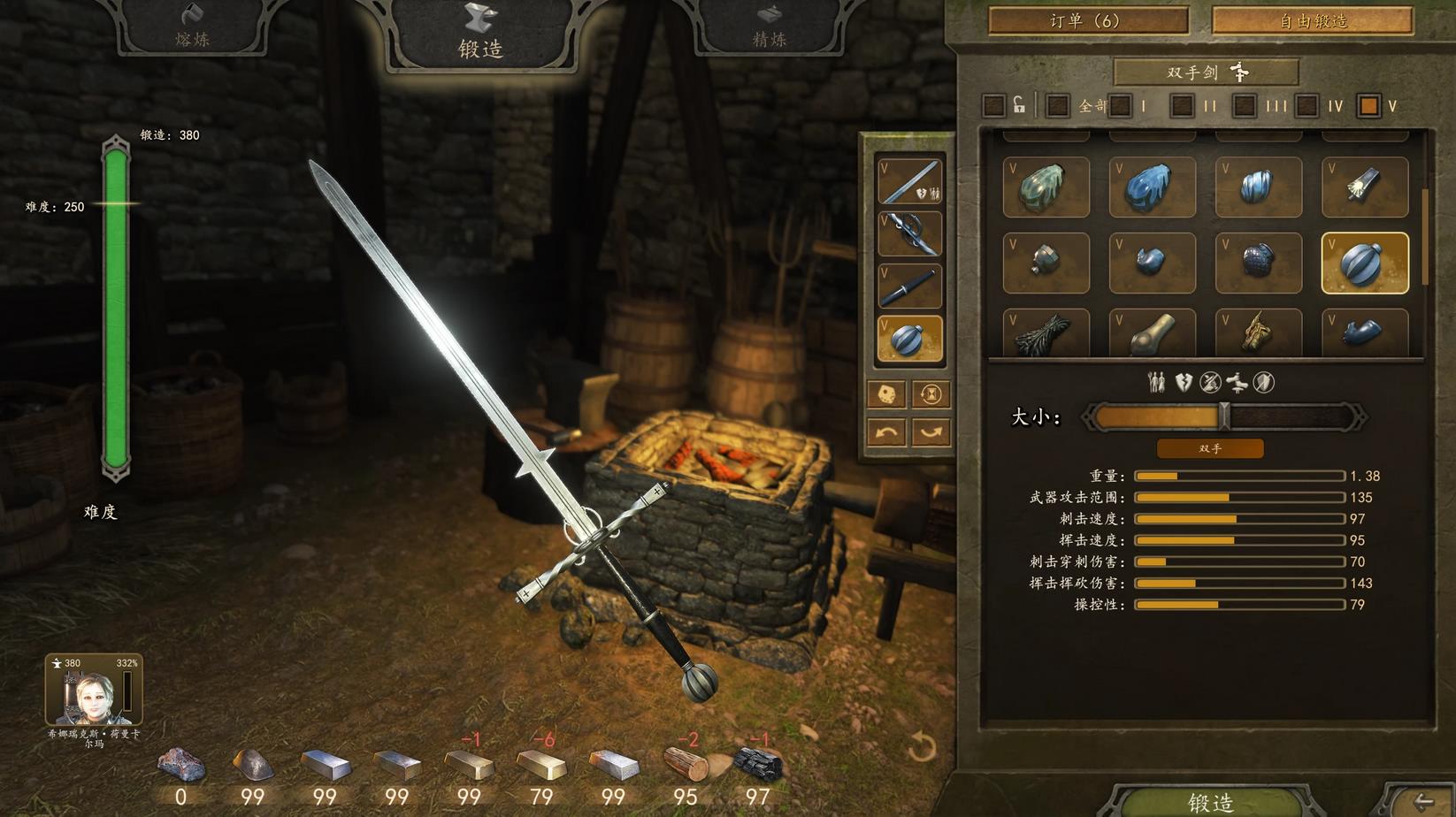Click the dice randomize design button
The image size is (1456, 817).
[886, 394]
